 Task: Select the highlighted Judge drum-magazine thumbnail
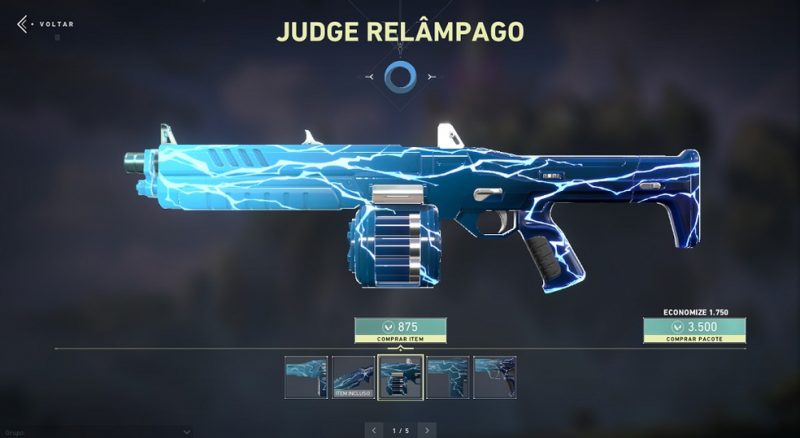point(400,378)
